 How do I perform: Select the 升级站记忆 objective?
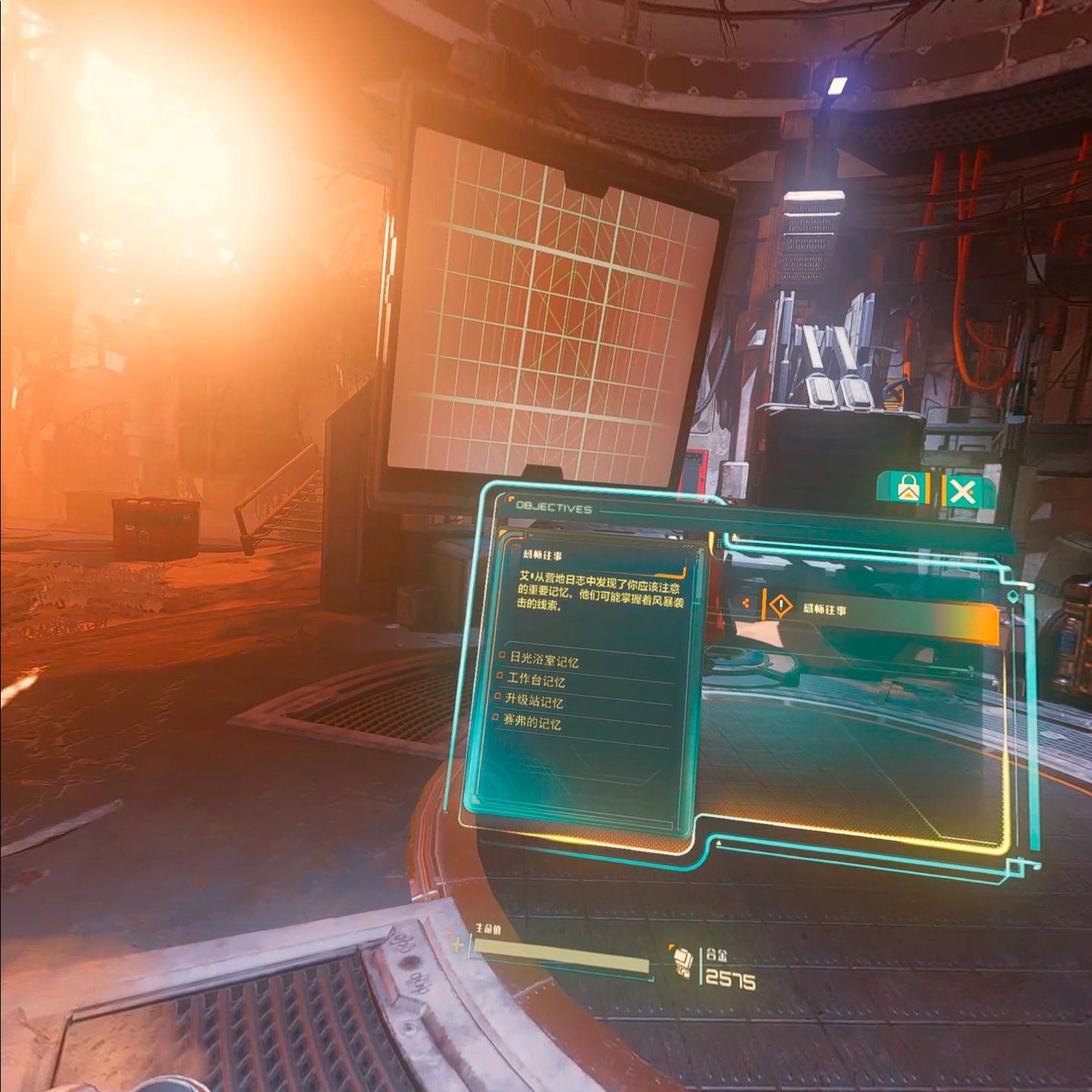(x=534, y=701)
